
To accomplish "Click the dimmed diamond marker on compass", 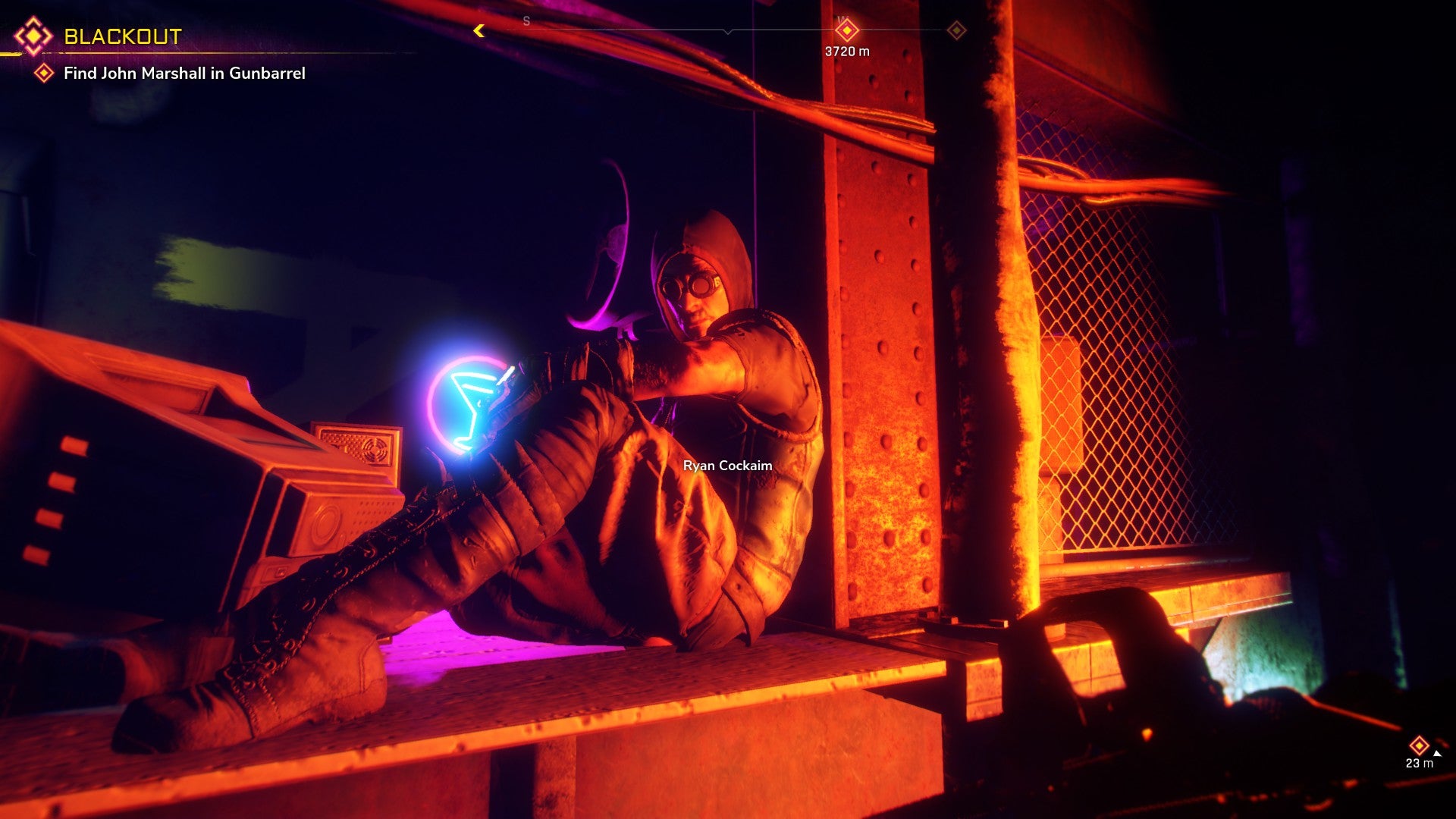I will [x=957, y=30].
